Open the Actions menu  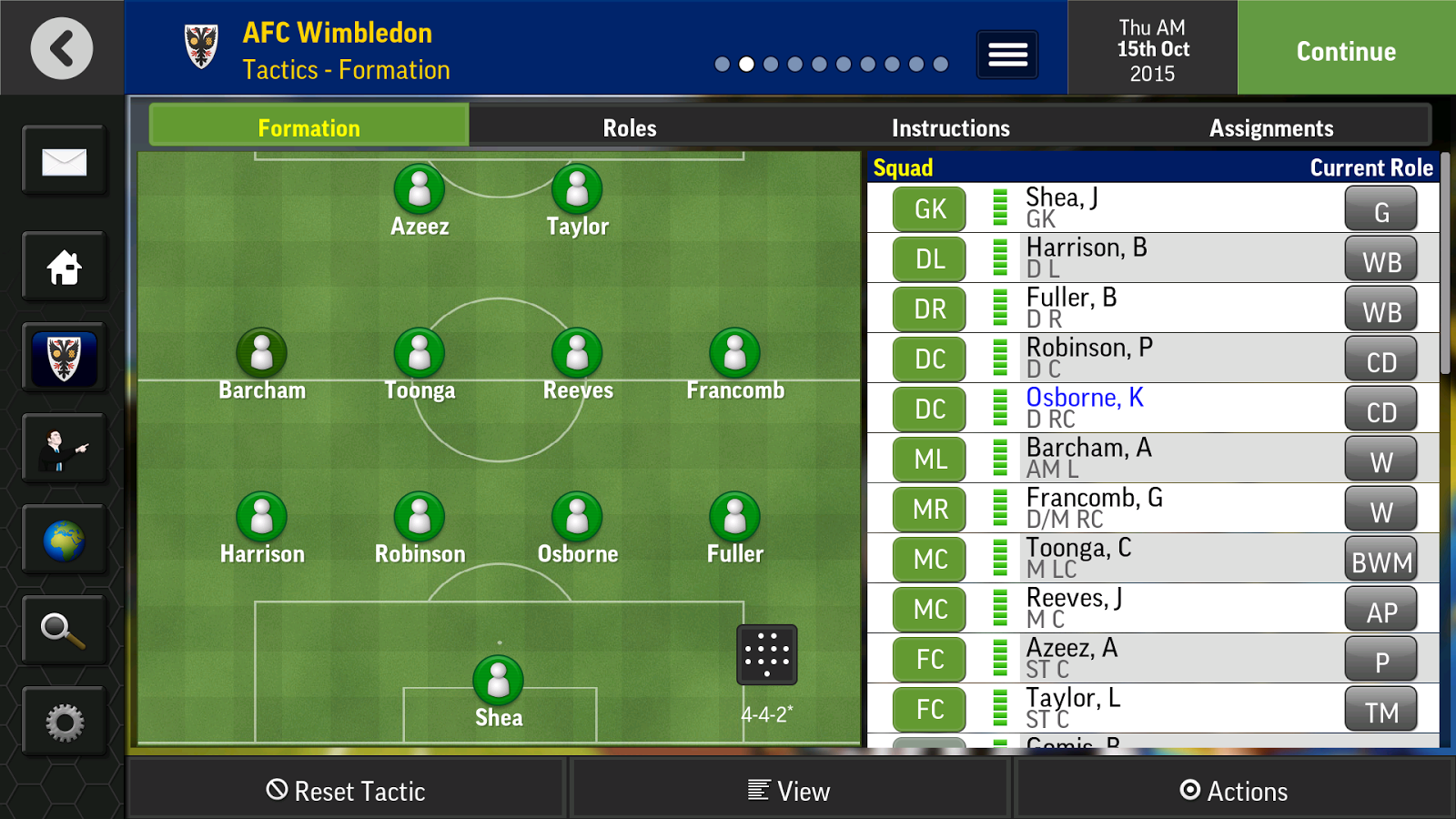pyautogui.click(x=1235, y=790)
